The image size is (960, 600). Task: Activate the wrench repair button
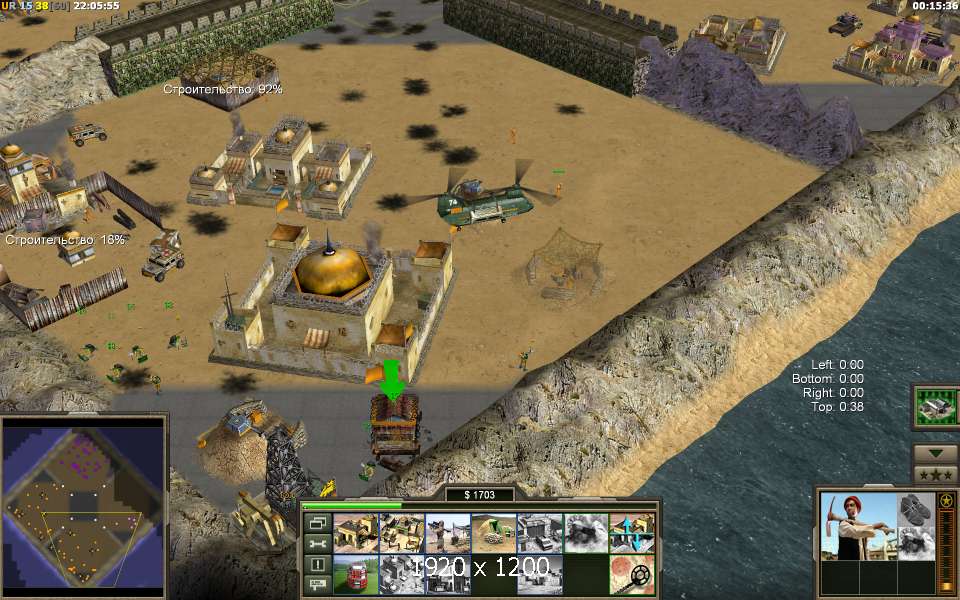tap(317, 543)
